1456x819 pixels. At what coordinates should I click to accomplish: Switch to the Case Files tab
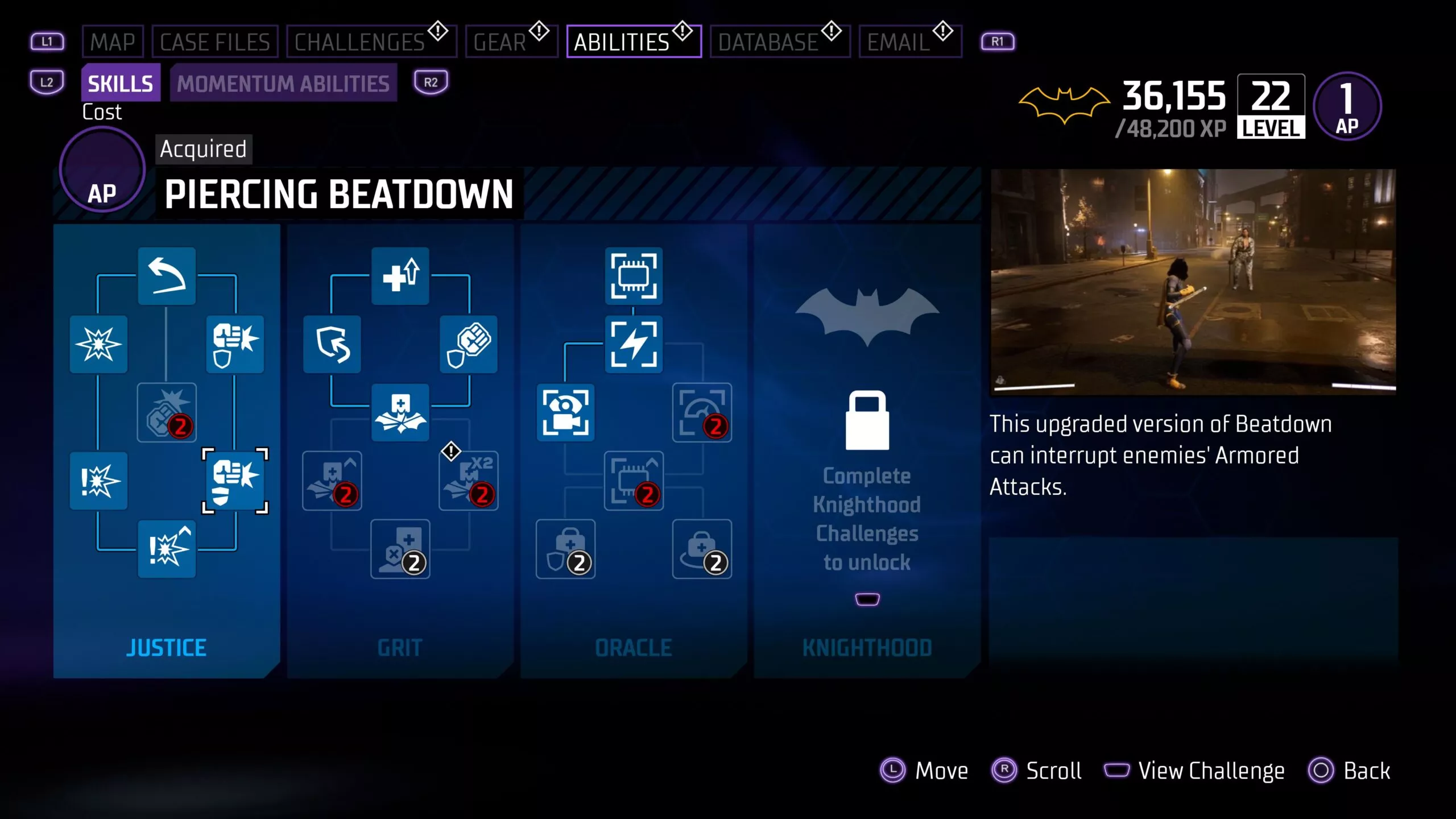coord(214,42)
